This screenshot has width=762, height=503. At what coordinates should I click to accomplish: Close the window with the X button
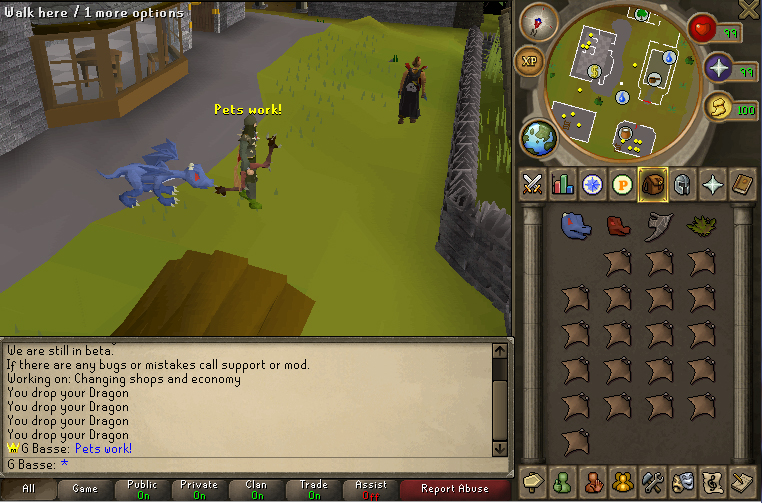coord(746,10)
